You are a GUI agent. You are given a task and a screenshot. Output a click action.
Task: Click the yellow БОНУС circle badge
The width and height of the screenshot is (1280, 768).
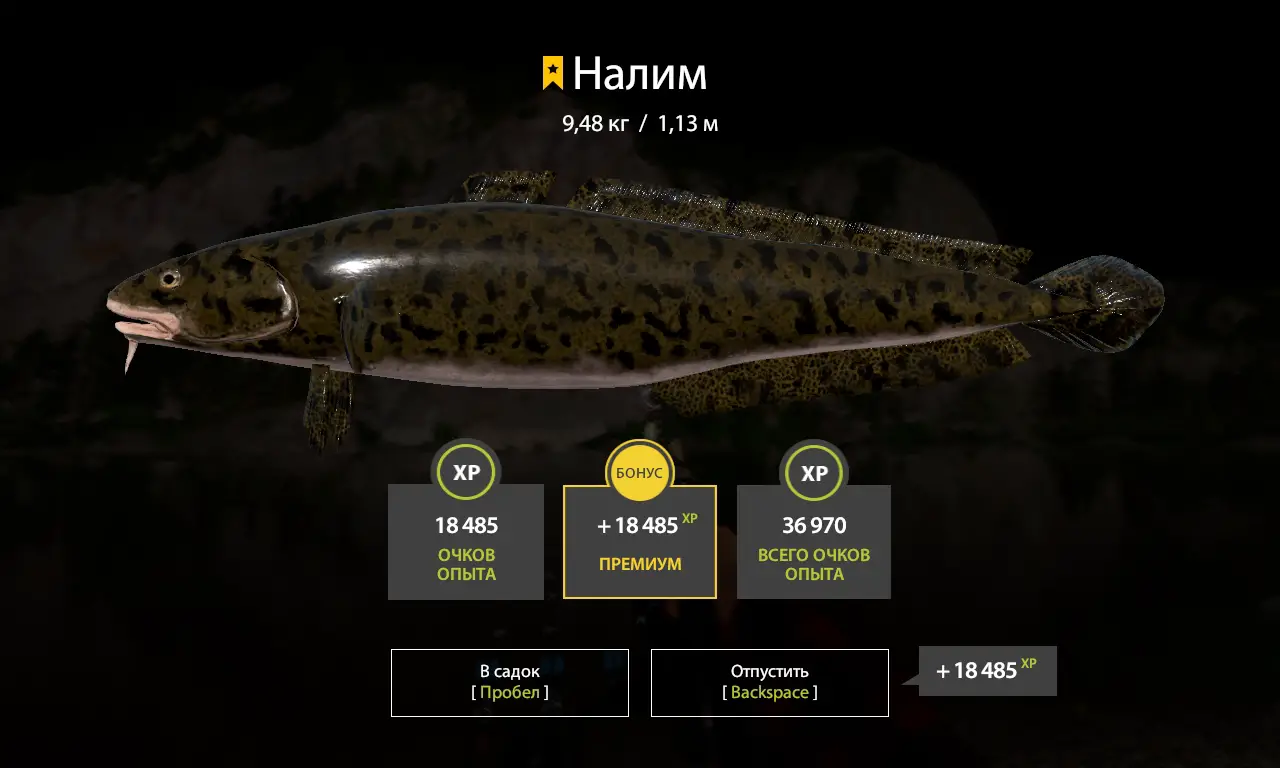pyautogui.click(x=640, y=472)
